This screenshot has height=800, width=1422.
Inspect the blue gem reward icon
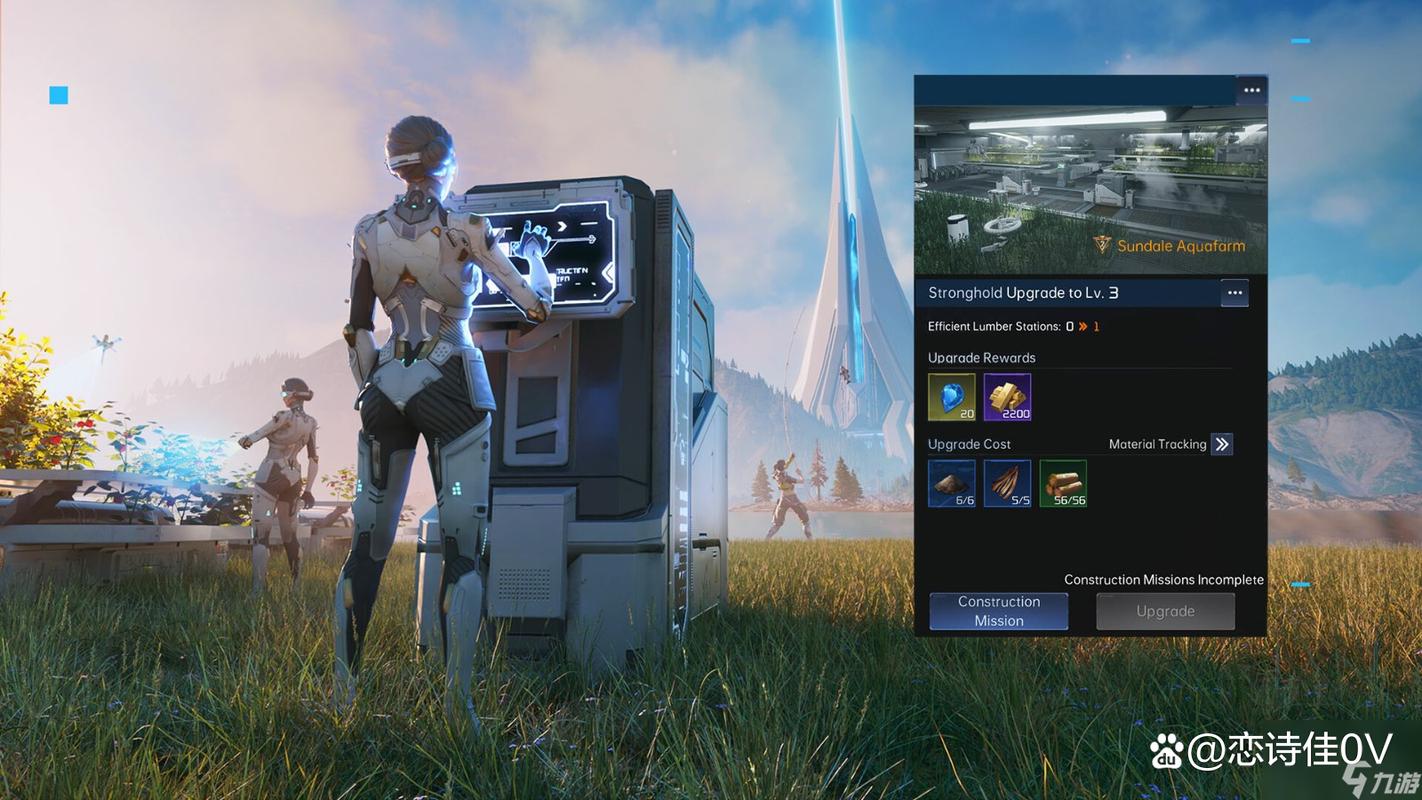click(x=951, y=397)
